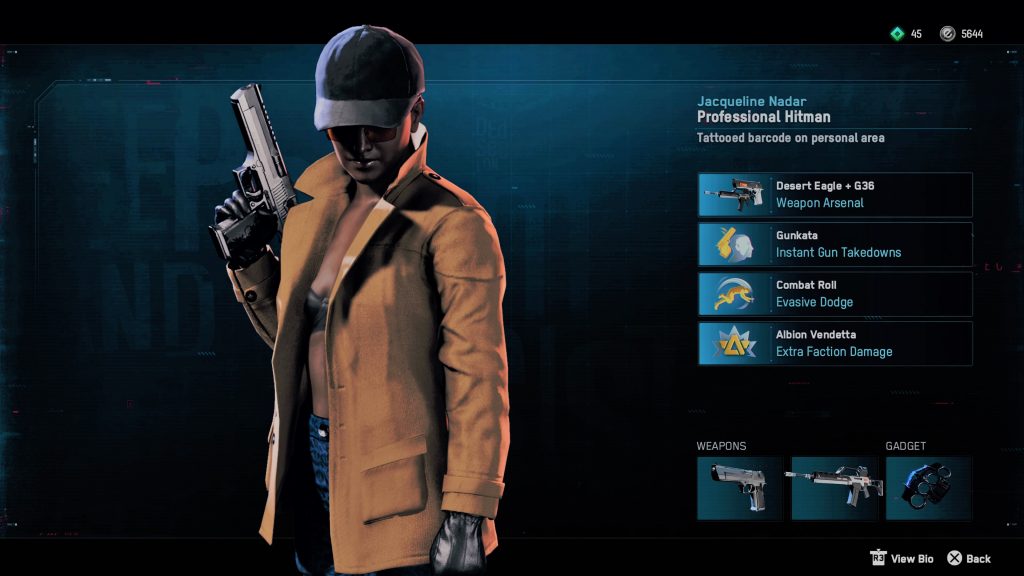Select the Combat Roll Evasive Dodge perk

835,294
